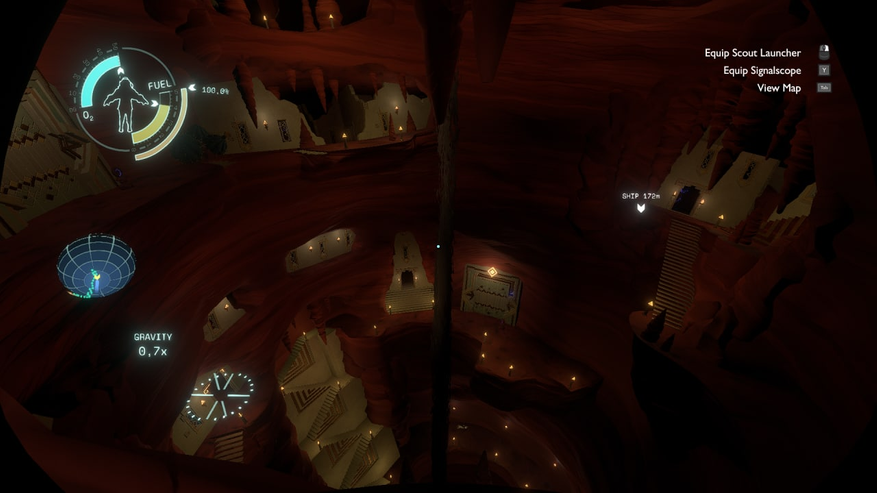
Task: Click the spherical wireframe minimap
Action: click(x=96, y=266)
